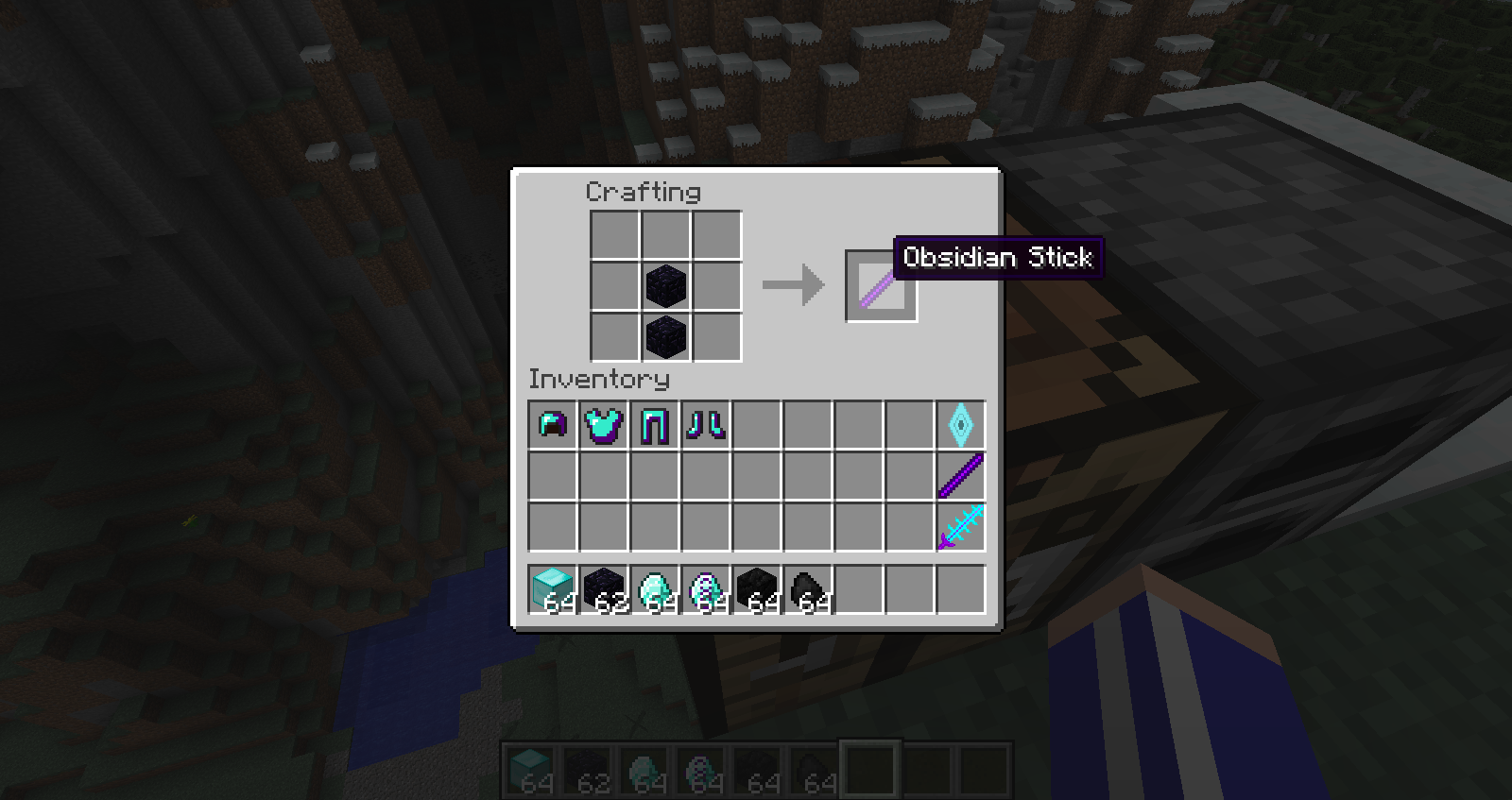Pick up the diamond block stack

pyautogui.click(x=553, y=589)
